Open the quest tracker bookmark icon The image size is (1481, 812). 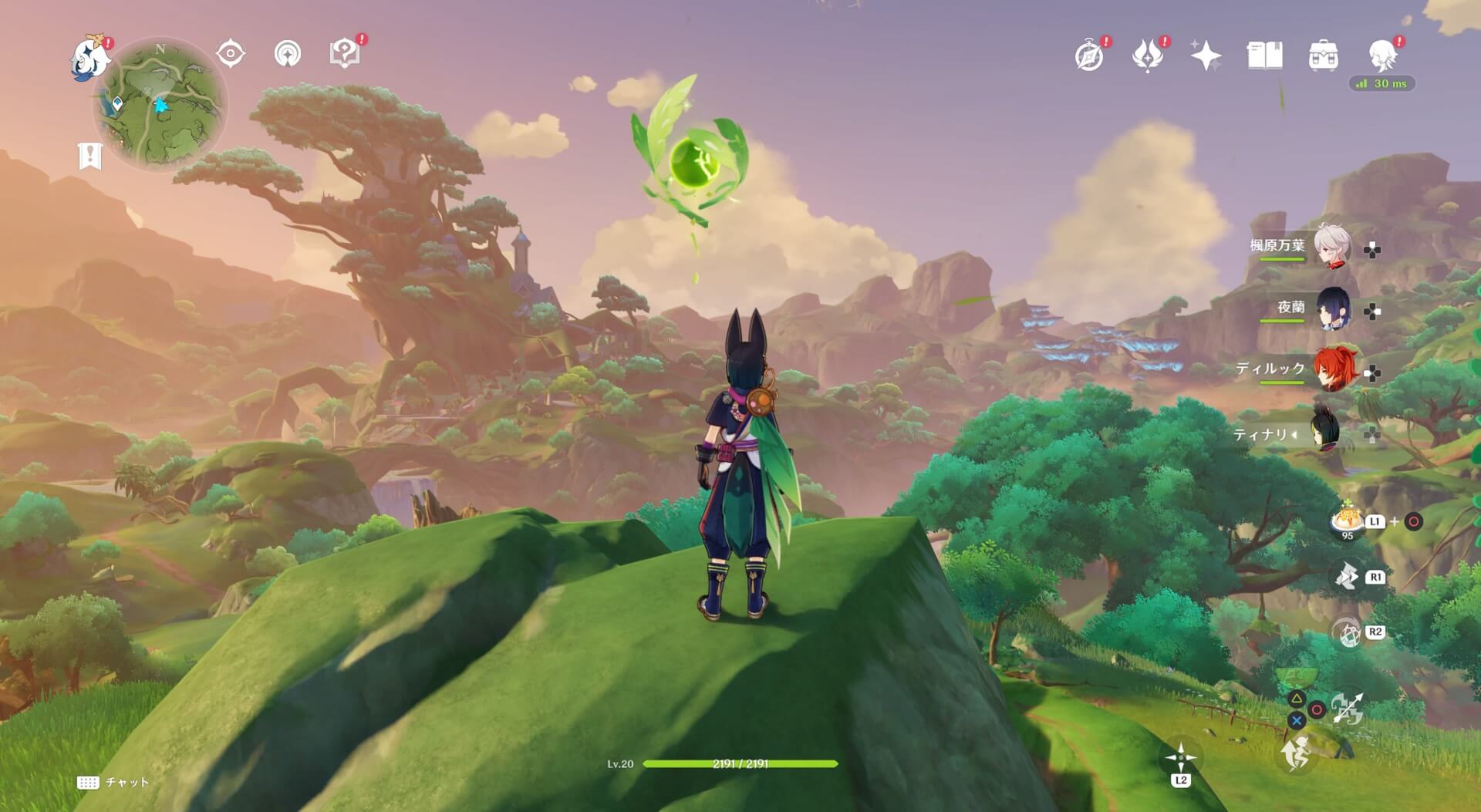tap(90, 156)
